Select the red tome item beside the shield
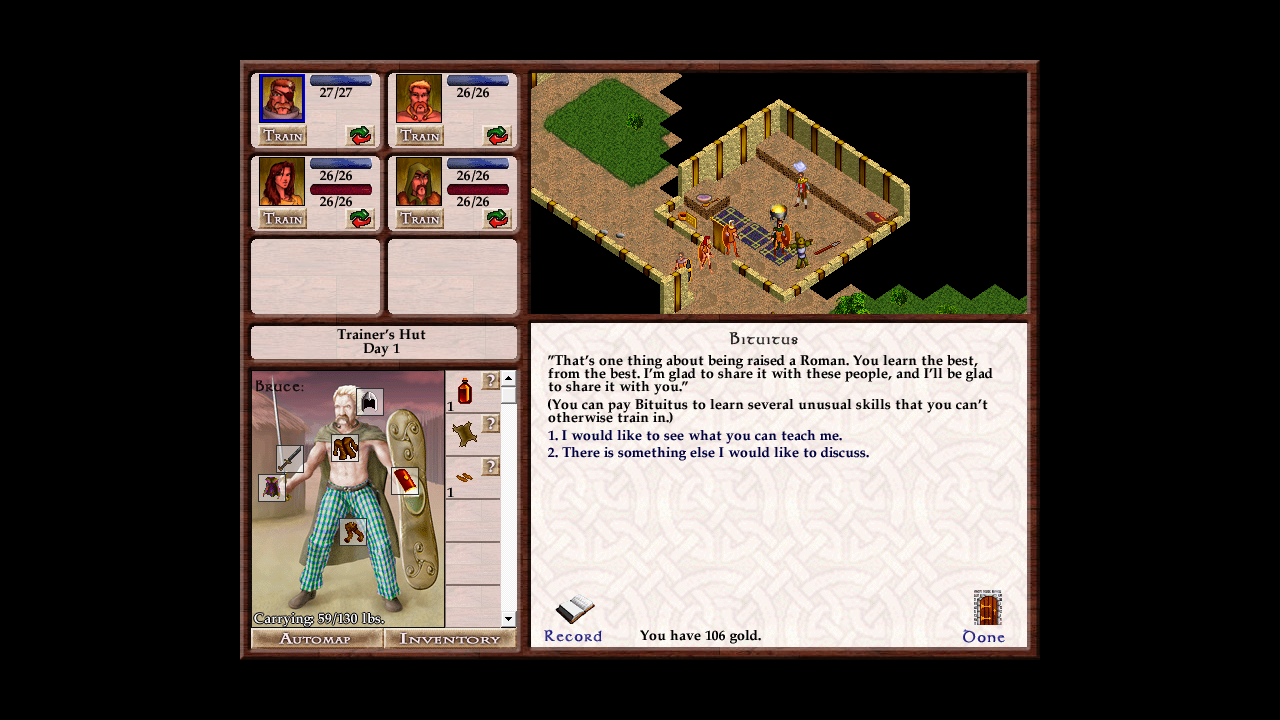This screenshot has height=720, width=1280. [x=404, y=483]
